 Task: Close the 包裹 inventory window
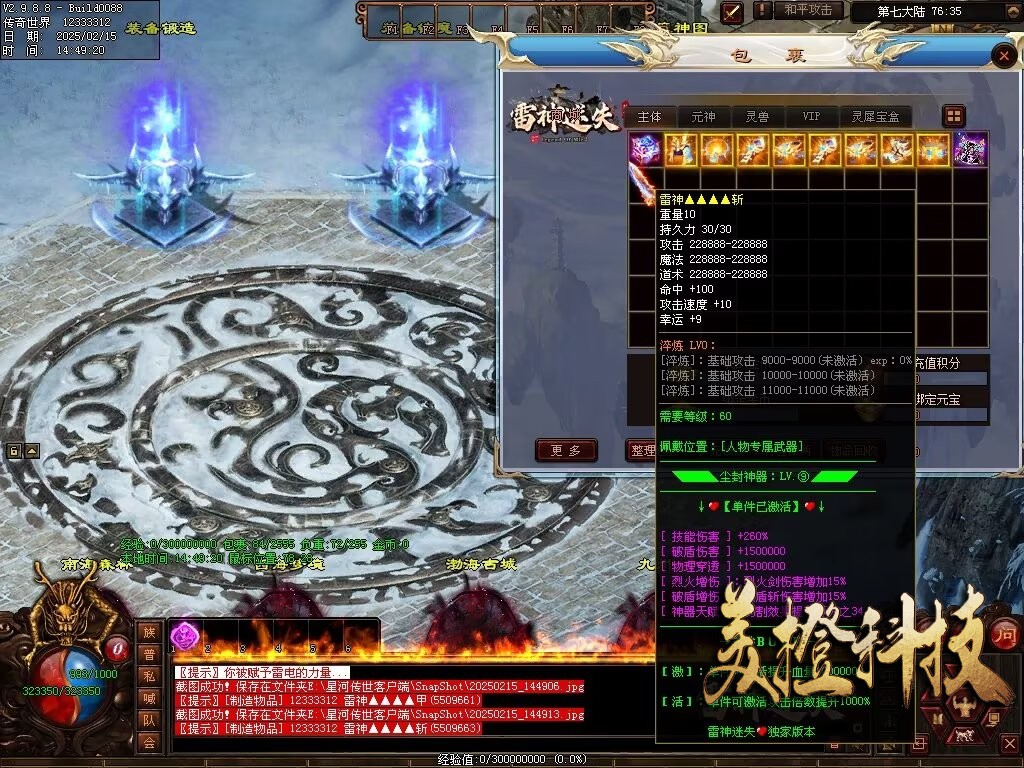click(1003, 56)
